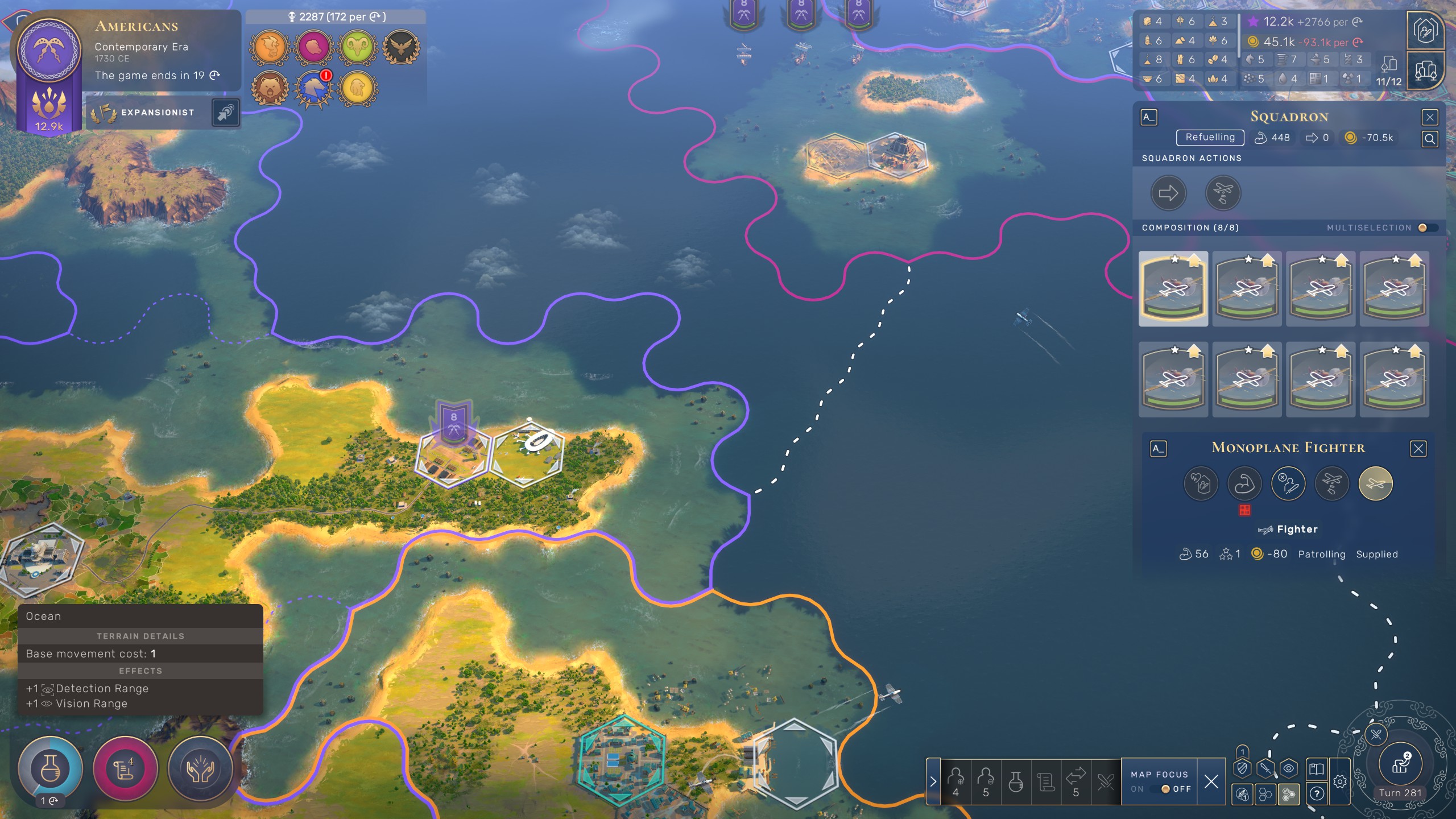Choose the bomber plane with bomb icon
The height and width of the screenshot is (819, 1456).
[x=1331, y=483]
